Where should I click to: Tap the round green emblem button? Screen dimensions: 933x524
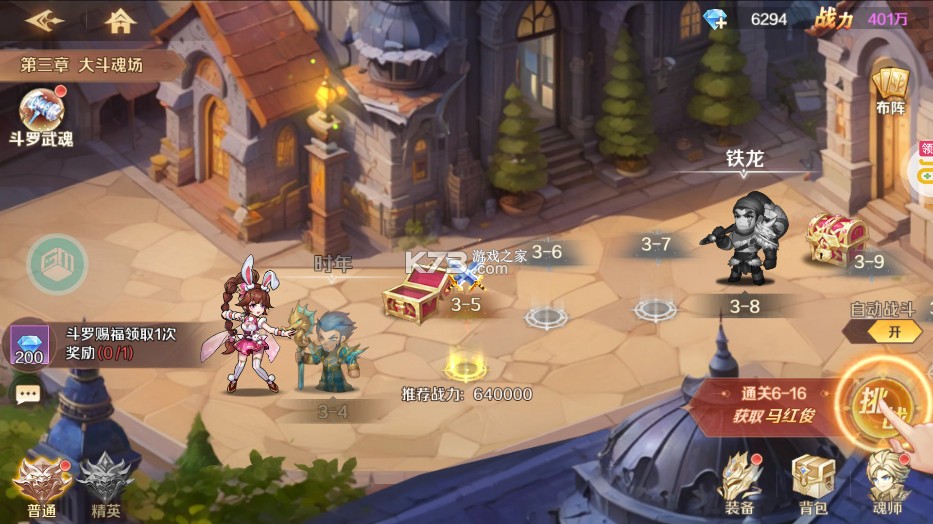[57, 265]
